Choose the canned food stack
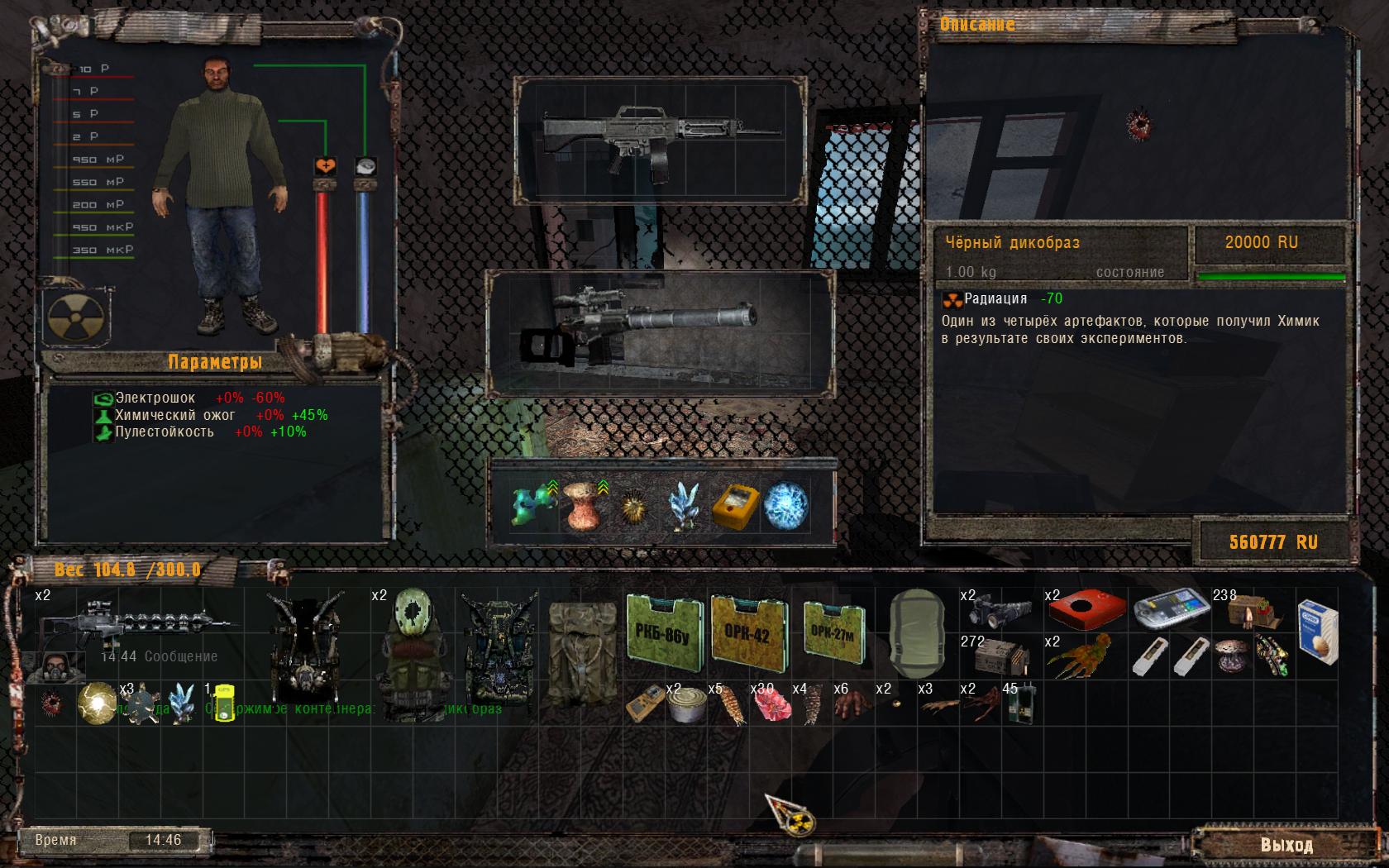The width and height of the screenshot is (1389, 868). pos(687,704)
